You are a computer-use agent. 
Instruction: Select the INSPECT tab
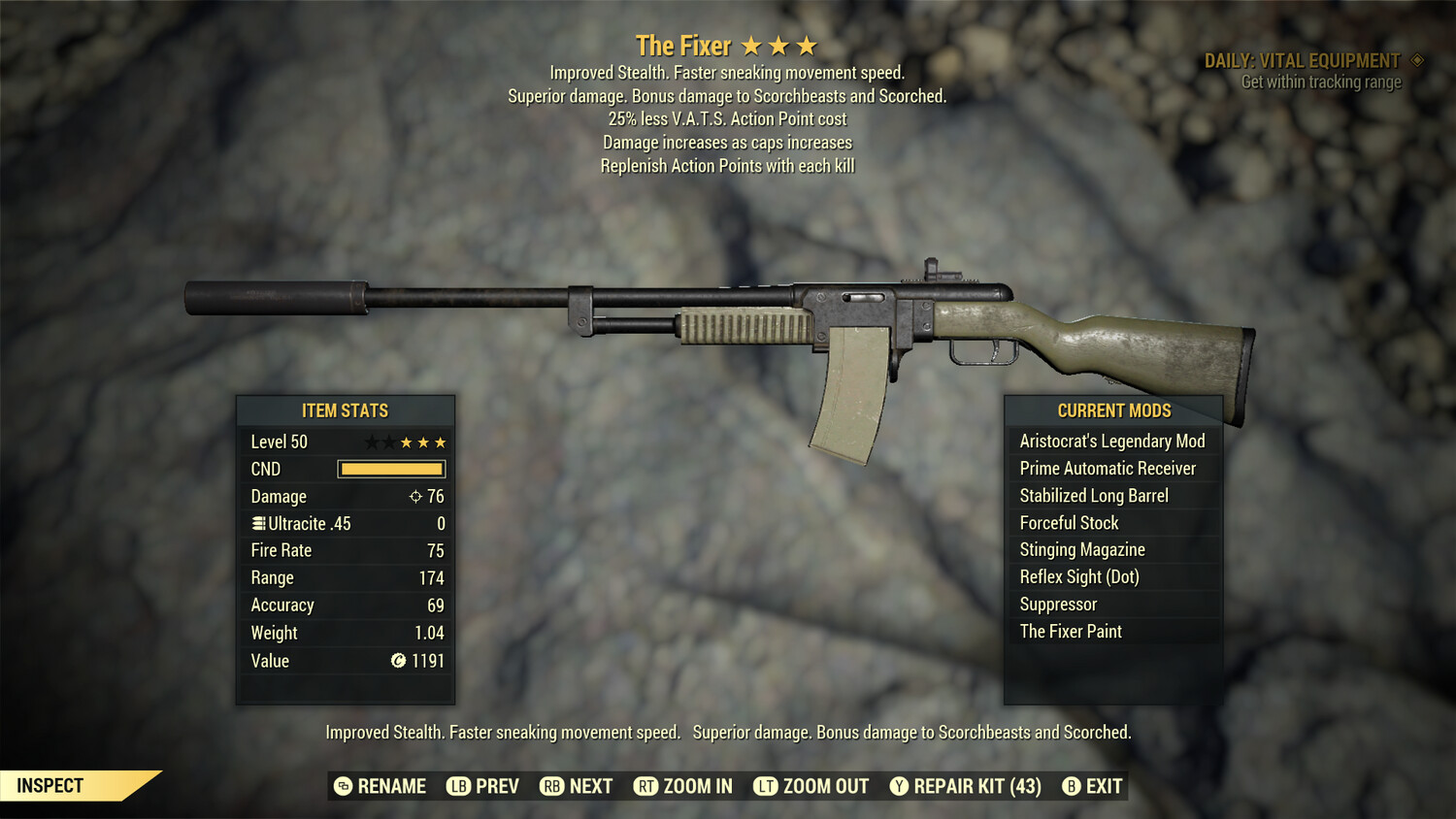50,785
